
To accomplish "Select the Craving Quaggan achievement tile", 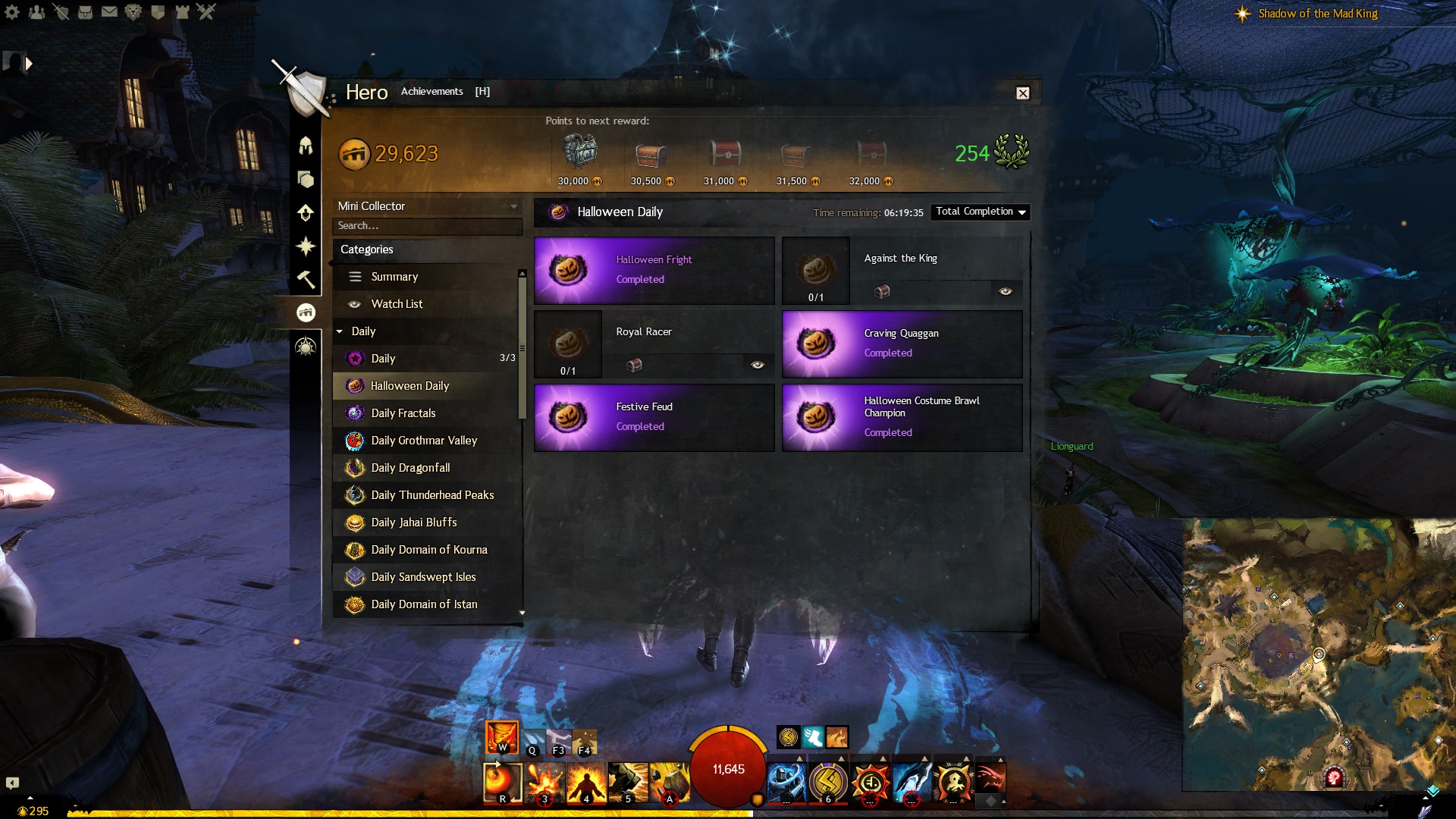I will (x=902, y=344).
